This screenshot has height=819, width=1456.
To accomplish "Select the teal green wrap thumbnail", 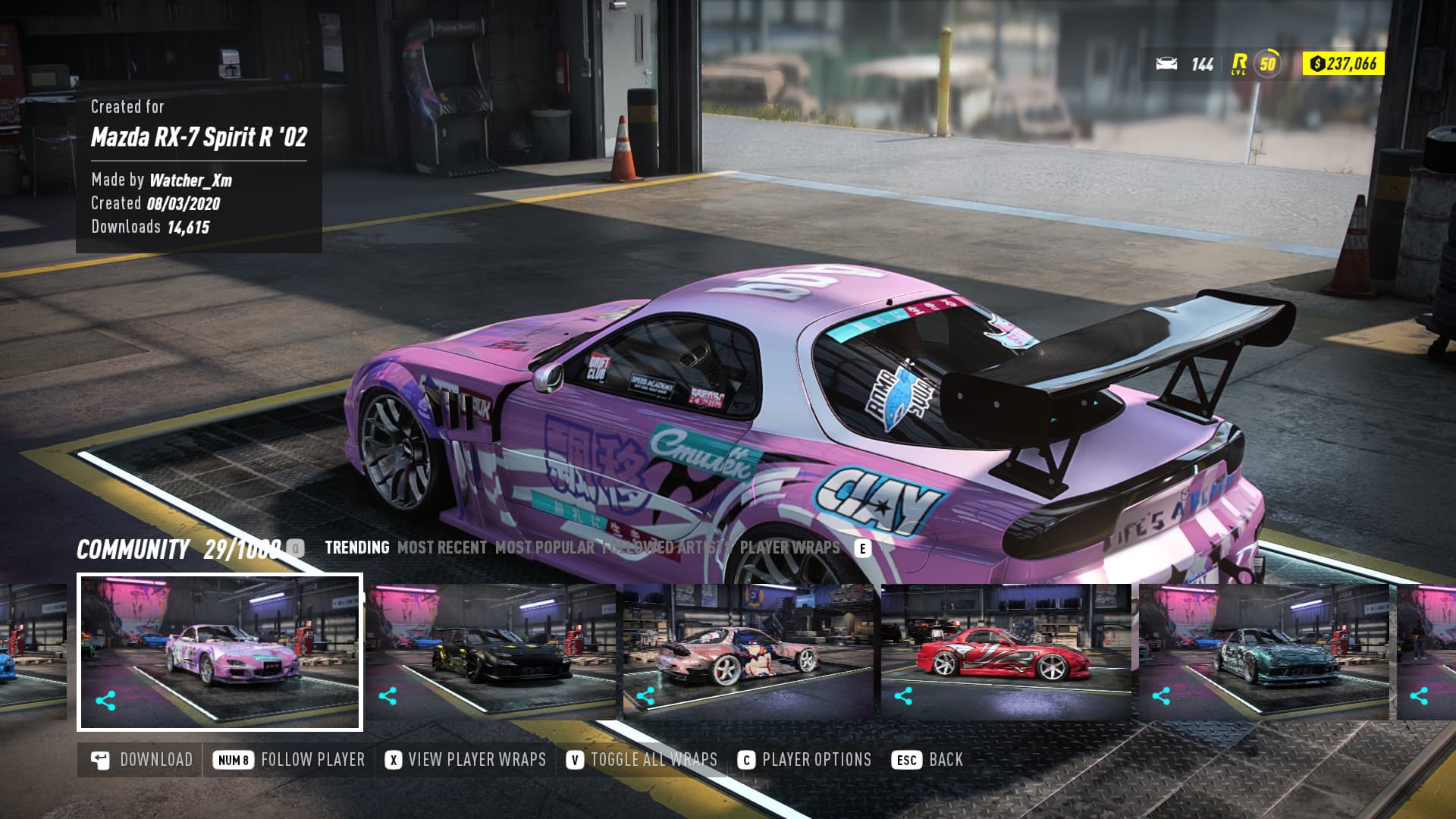I will point(1263,652).
